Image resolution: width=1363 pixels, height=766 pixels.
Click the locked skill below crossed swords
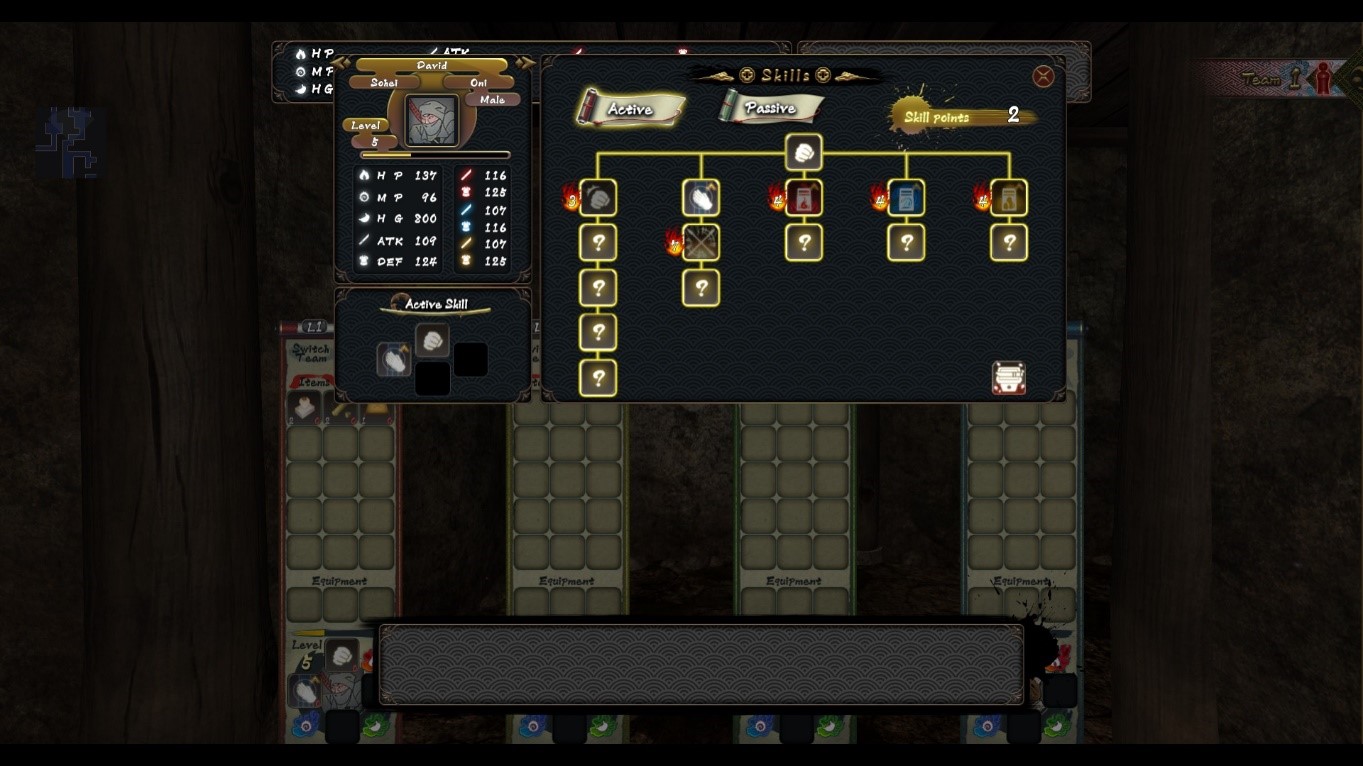click(701, 288)
